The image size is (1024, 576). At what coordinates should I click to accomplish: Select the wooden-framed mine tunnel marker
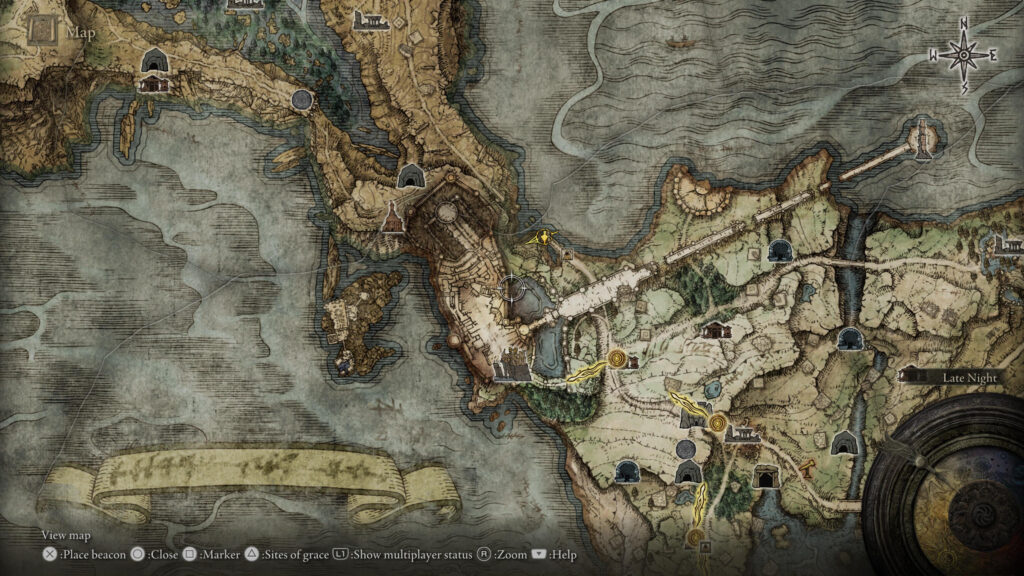[767, 476]
